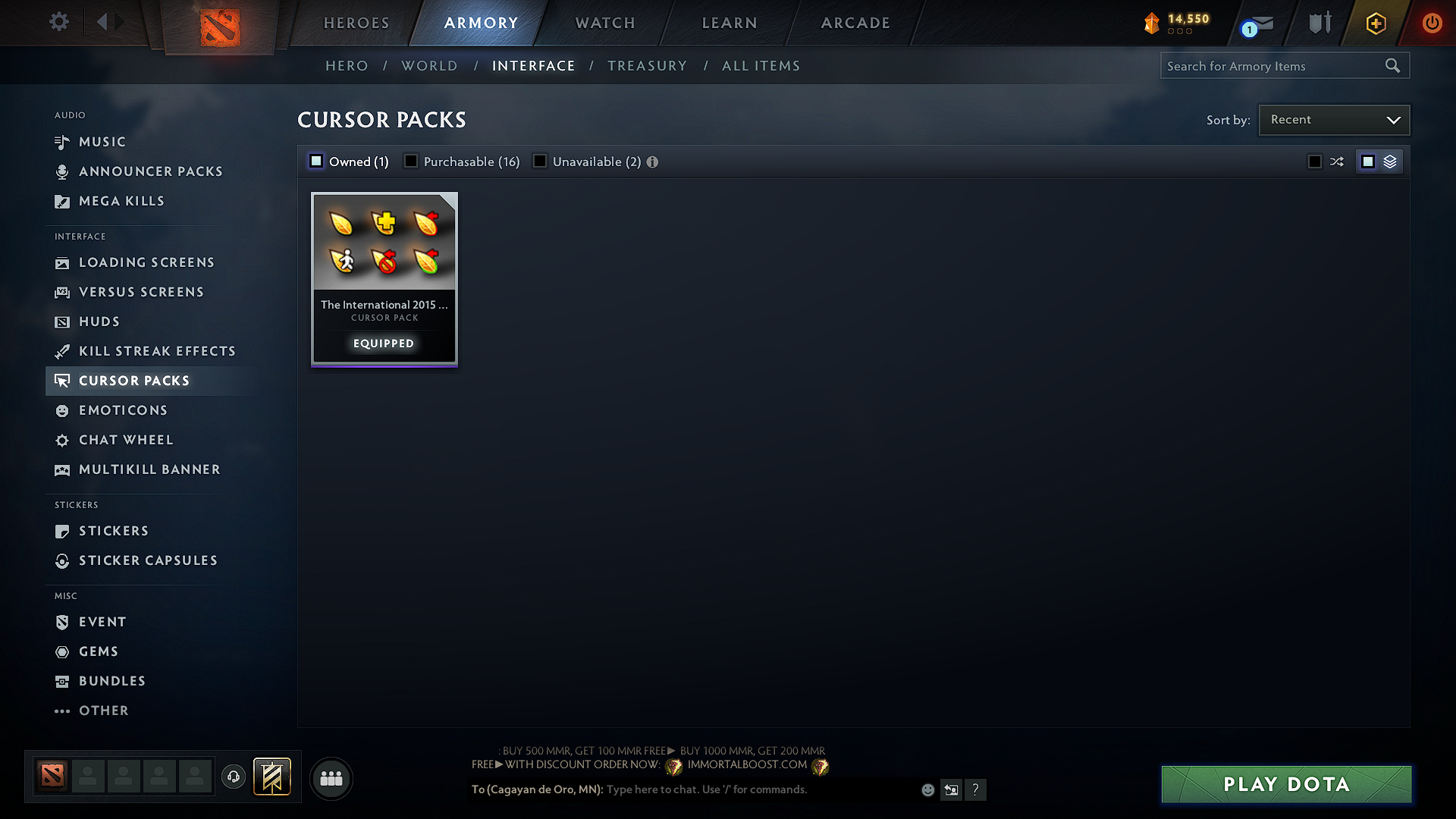
Task: Switch to stacked layers view mode
Action: point(1389,161)
